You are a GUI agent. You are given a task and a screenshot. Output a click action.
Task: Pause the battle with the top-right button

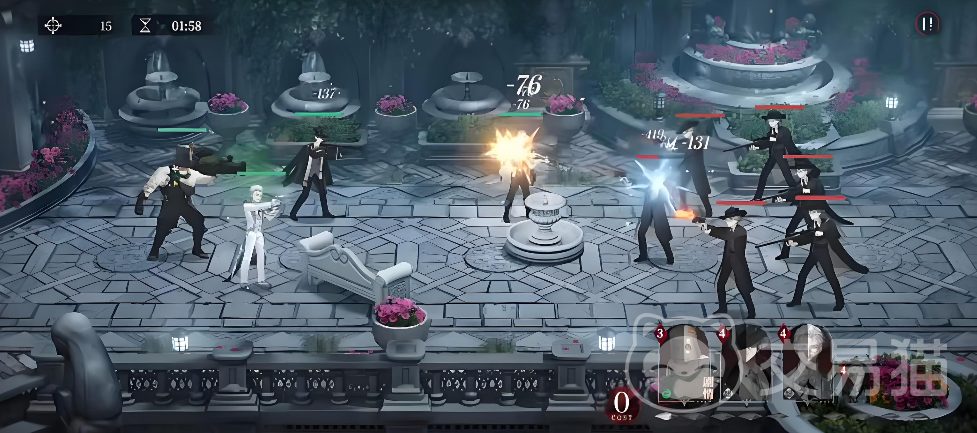click(x=929, y=24)
